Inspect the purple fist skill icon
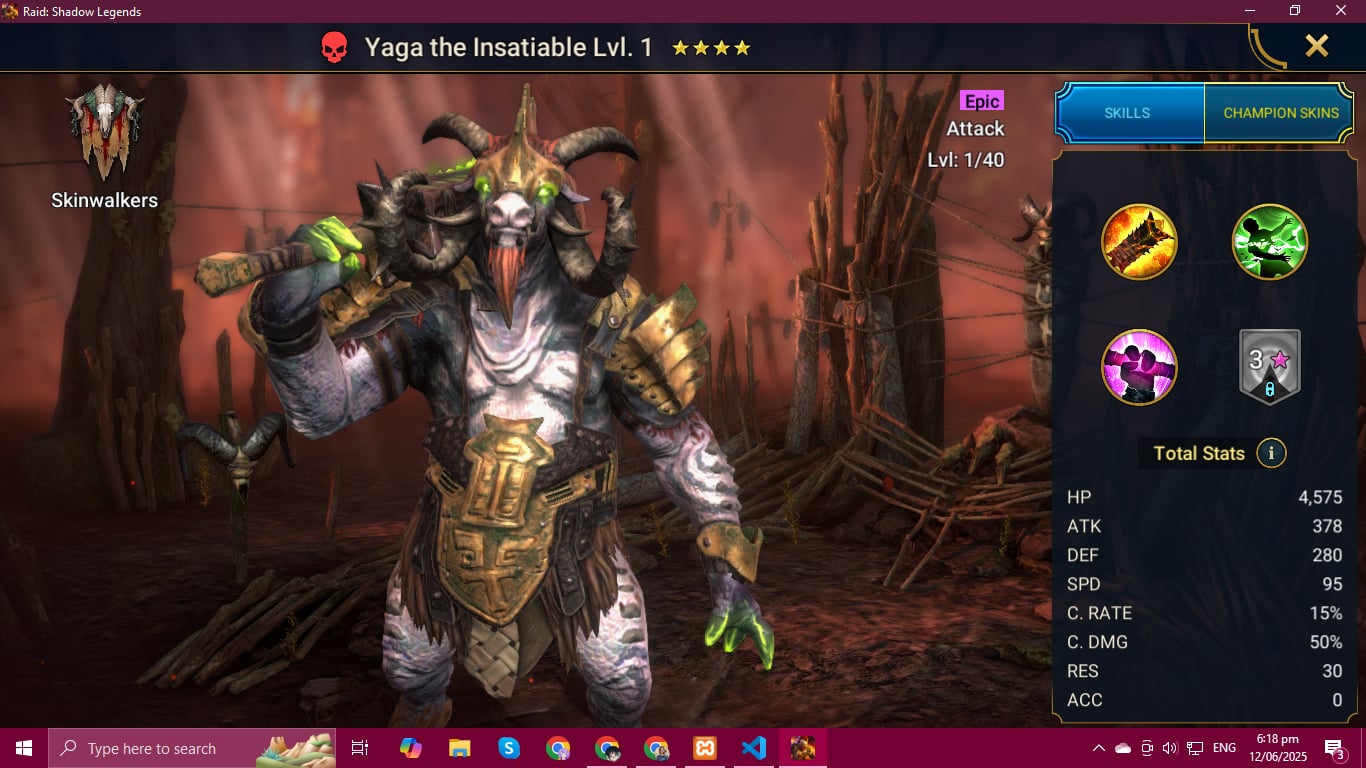Image resolution: width=1366 pixels, height=768 pixels. click(1139, 367)
